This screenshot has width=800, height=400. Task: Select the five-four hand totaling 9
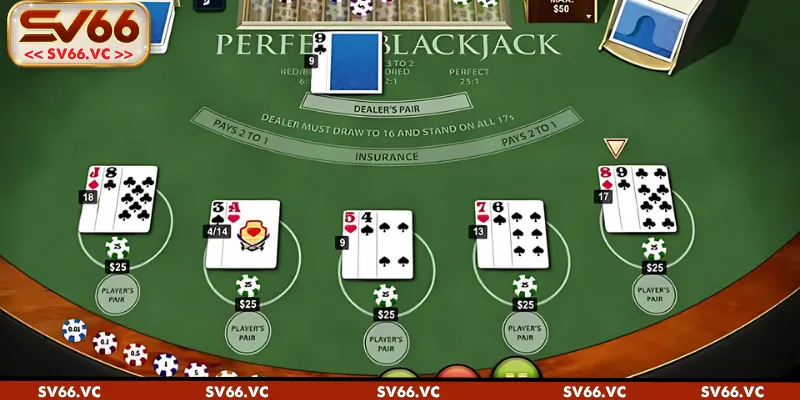(x=376, y=244)
